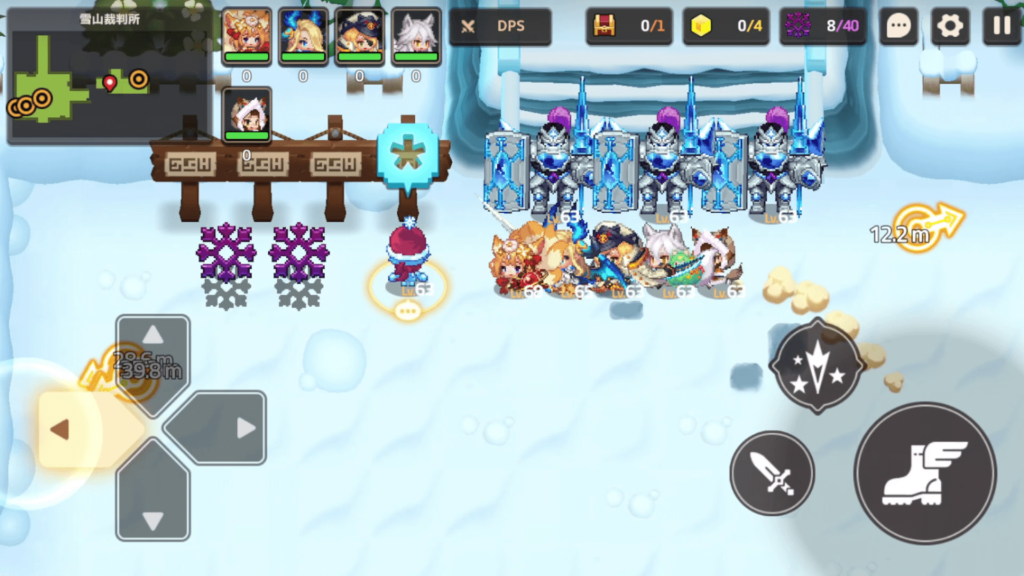Select the white-haired wolf-eared hero portrait

416,36
